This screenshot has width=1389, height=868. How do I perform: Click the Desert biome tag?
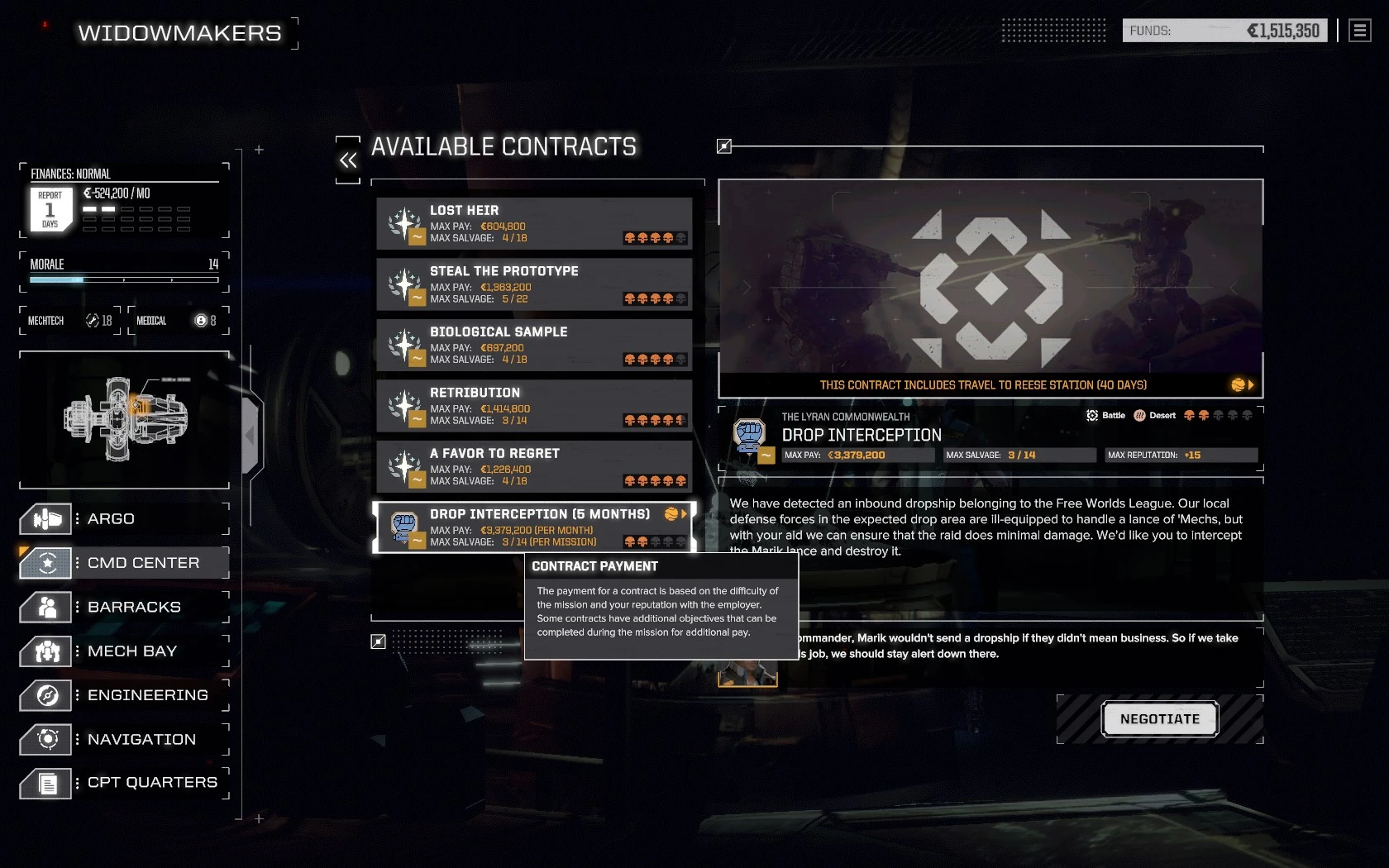[1153, 415]
